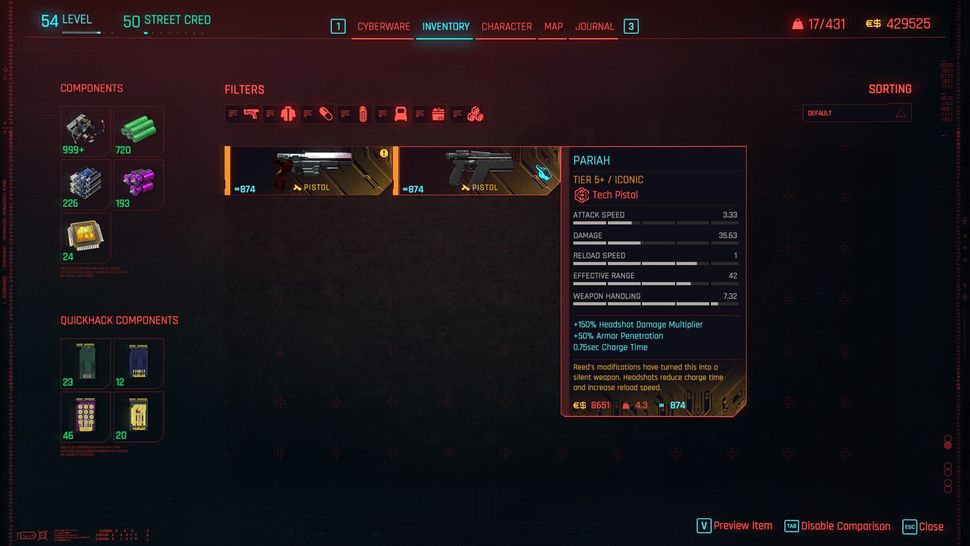
Task: Filter inventory by clothing jacket icon
Action: tap(288, 114)
